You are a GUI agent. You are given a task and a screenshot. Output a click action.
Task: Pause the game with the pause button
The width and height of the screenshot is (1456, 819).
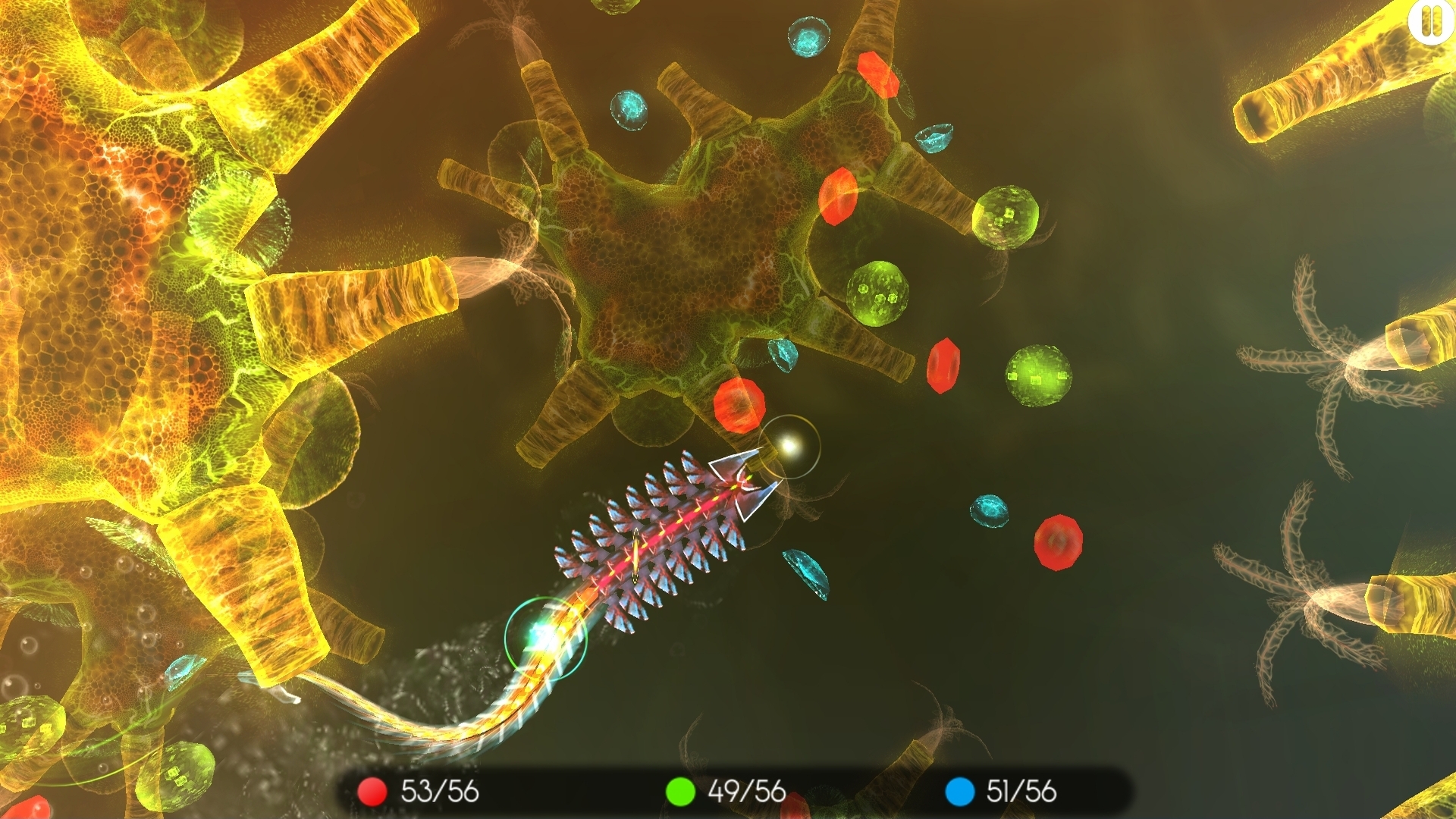1432,21
